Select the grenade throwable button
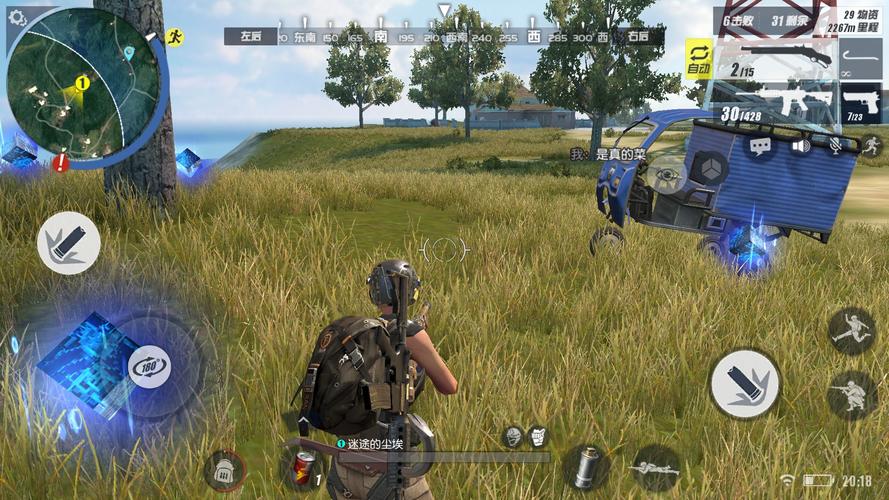 tap(585, 466)
